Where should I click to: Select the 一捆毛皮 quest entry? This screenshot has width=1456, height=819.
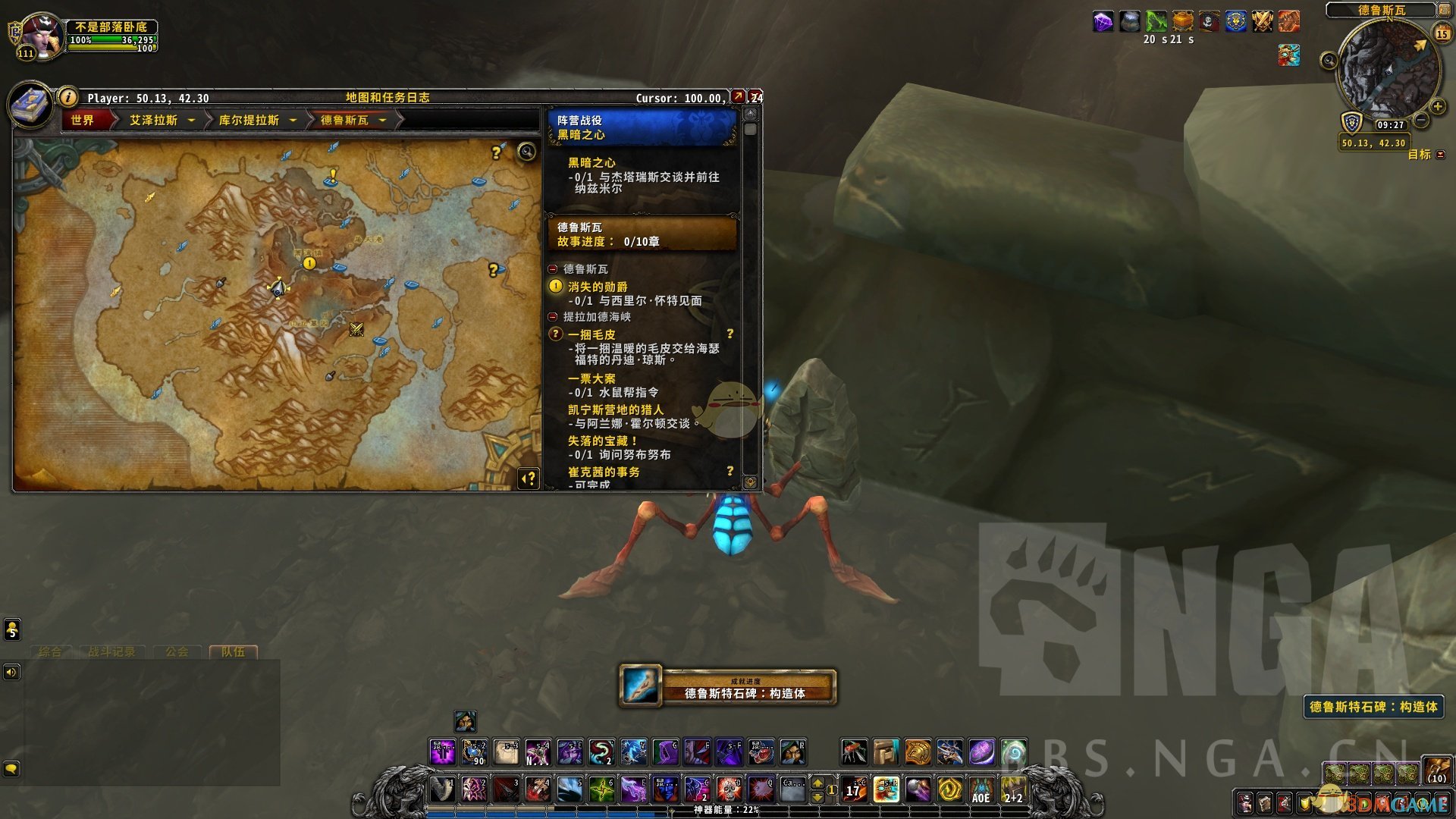coord(591,334)
